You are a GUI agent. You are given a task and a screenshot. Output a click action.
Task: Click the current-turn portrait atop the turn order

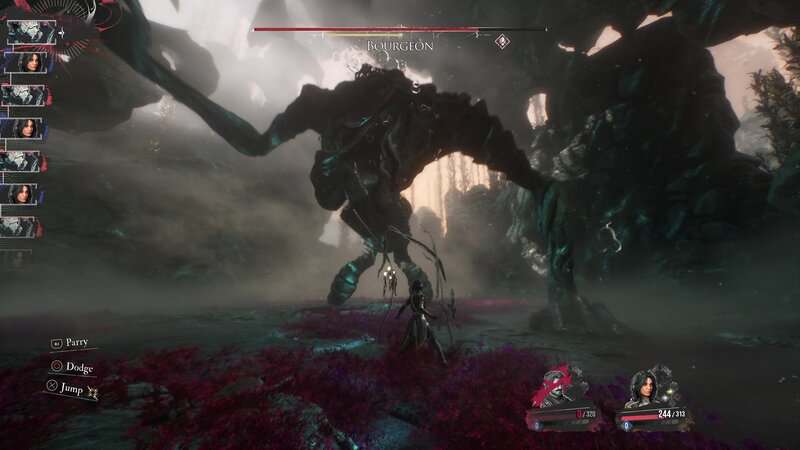24,30
